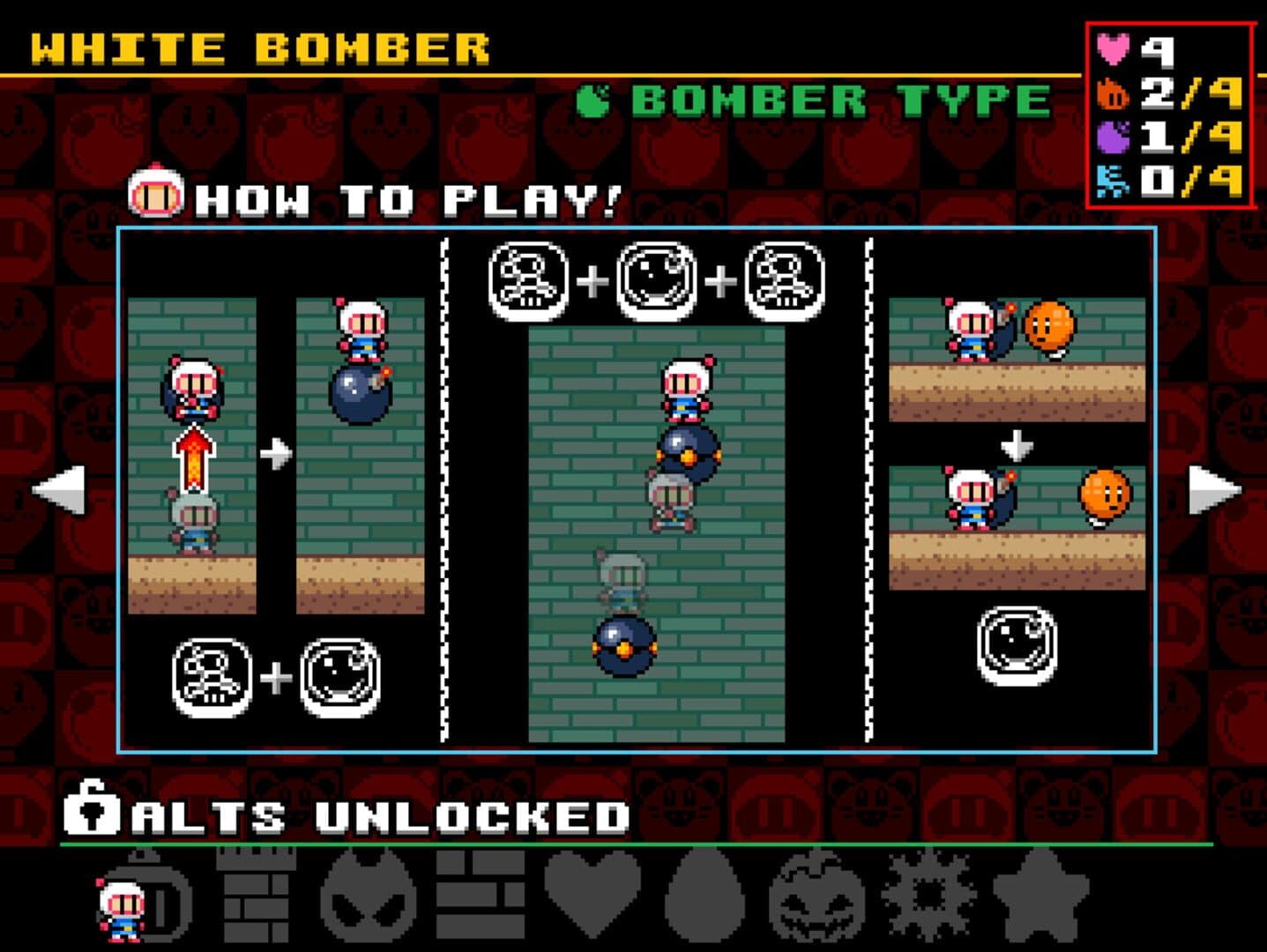Pick the cat mask alt icon
Image resolution: width=1267 pixels, height=952 pixels.
(368, 897)
